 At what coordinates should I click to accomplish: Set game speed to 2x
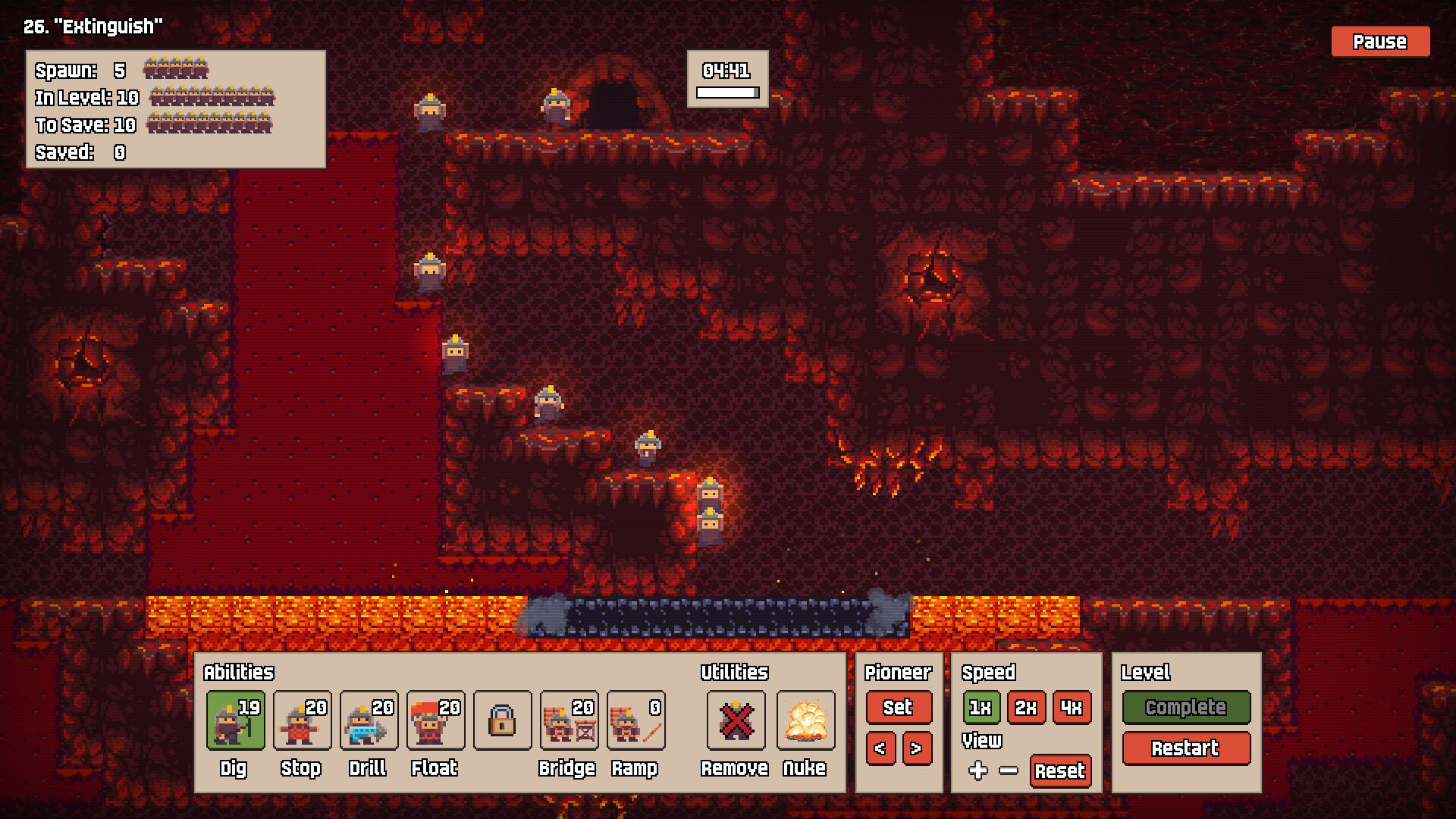(1026, 708)
